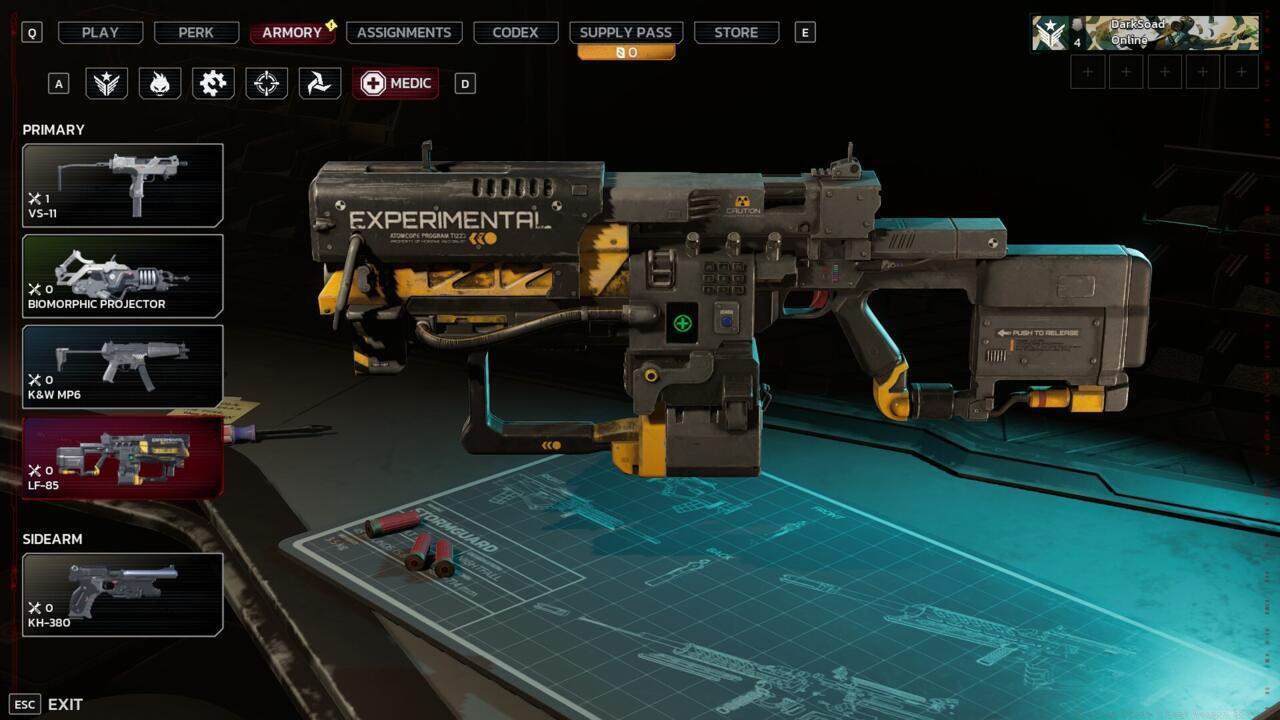
Task: Select the winged assault class icon
Action: click(x=107, y=83)
